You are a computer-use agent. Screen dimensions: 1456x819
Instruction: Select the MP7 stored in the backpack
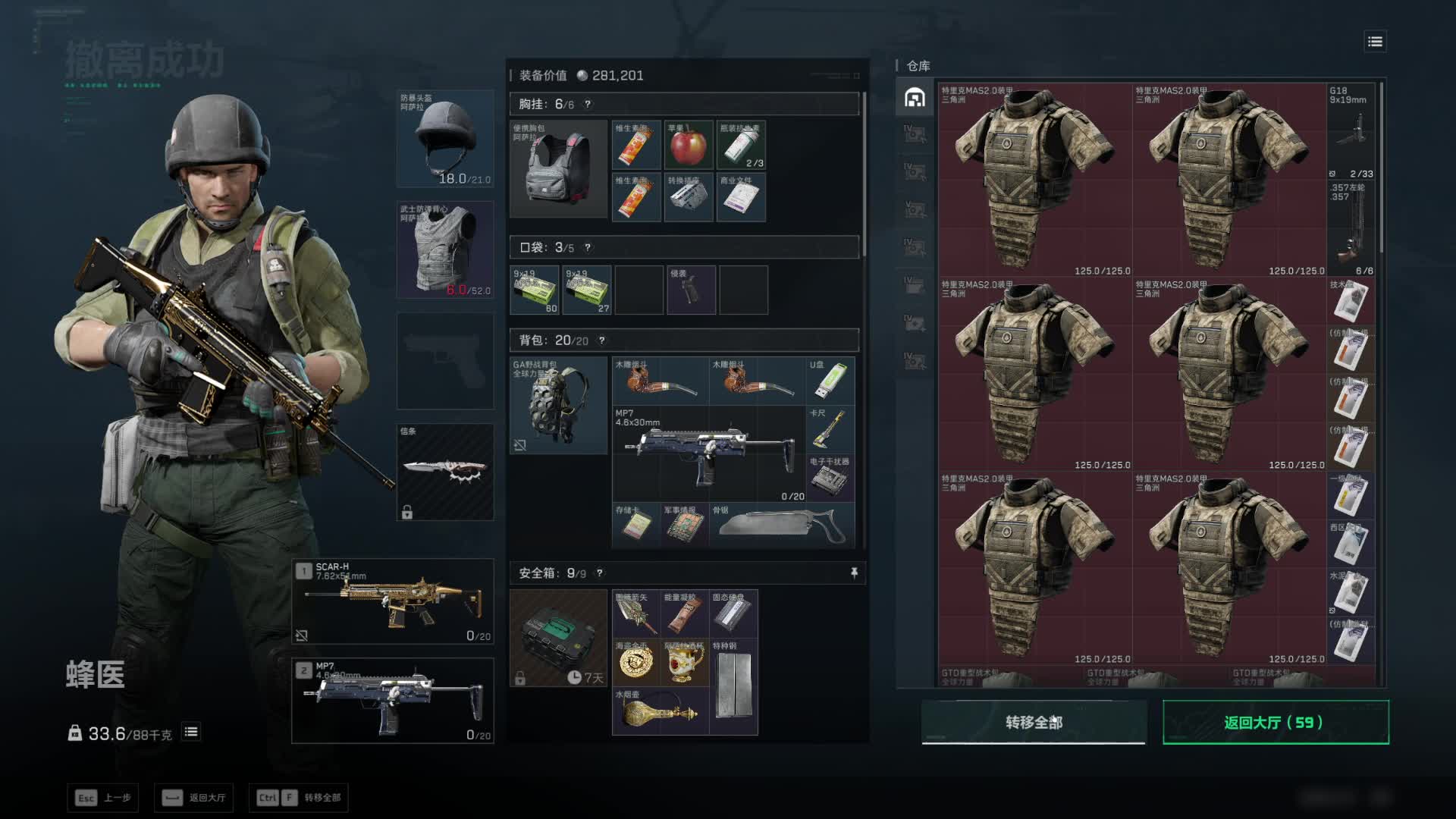click(708, 453)
